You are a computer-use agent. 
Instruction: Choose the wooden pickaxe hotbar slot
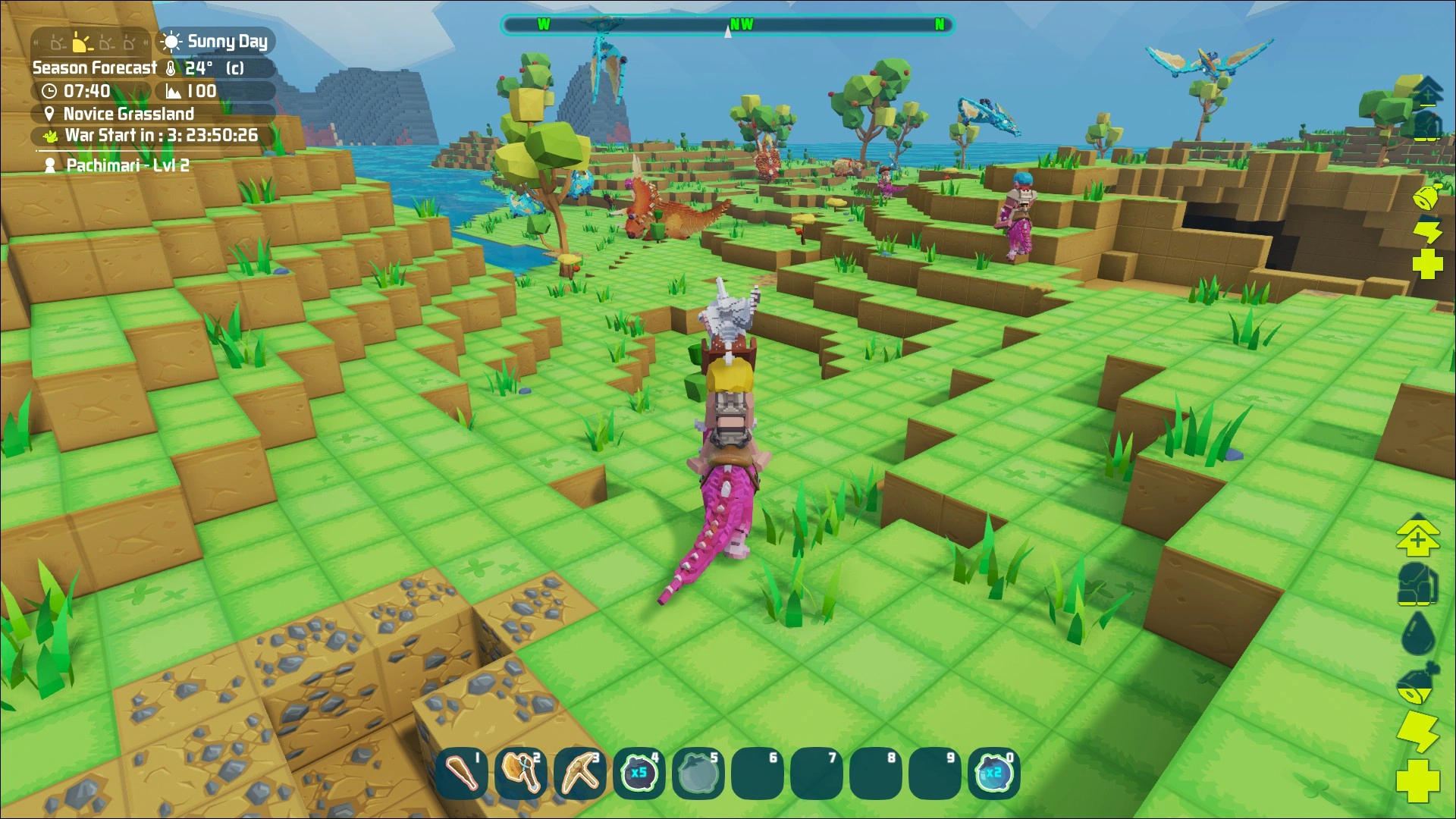pyautogui.click(x=580, y=773)
